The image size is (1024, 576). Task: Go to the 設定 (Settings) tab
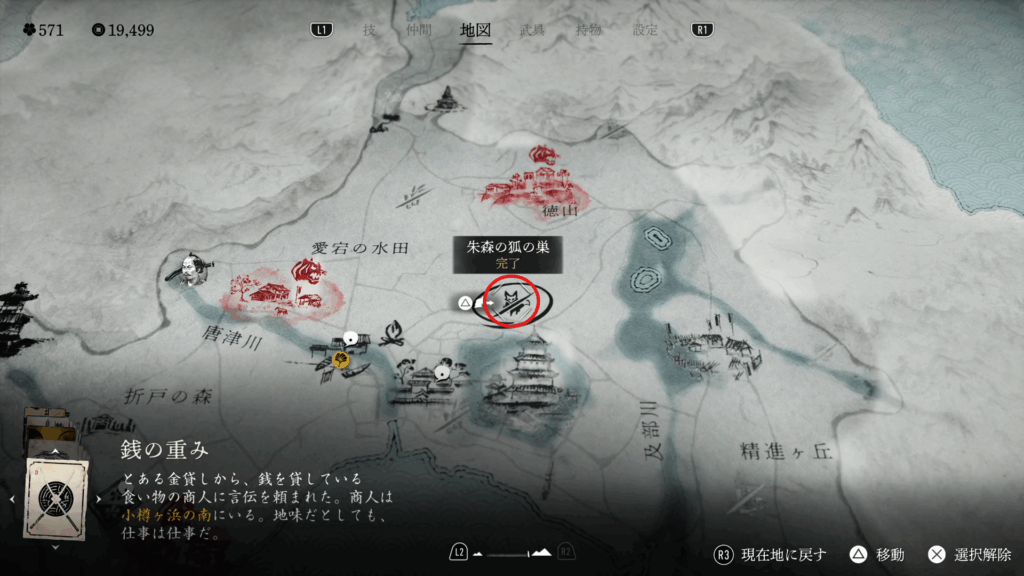645,30
